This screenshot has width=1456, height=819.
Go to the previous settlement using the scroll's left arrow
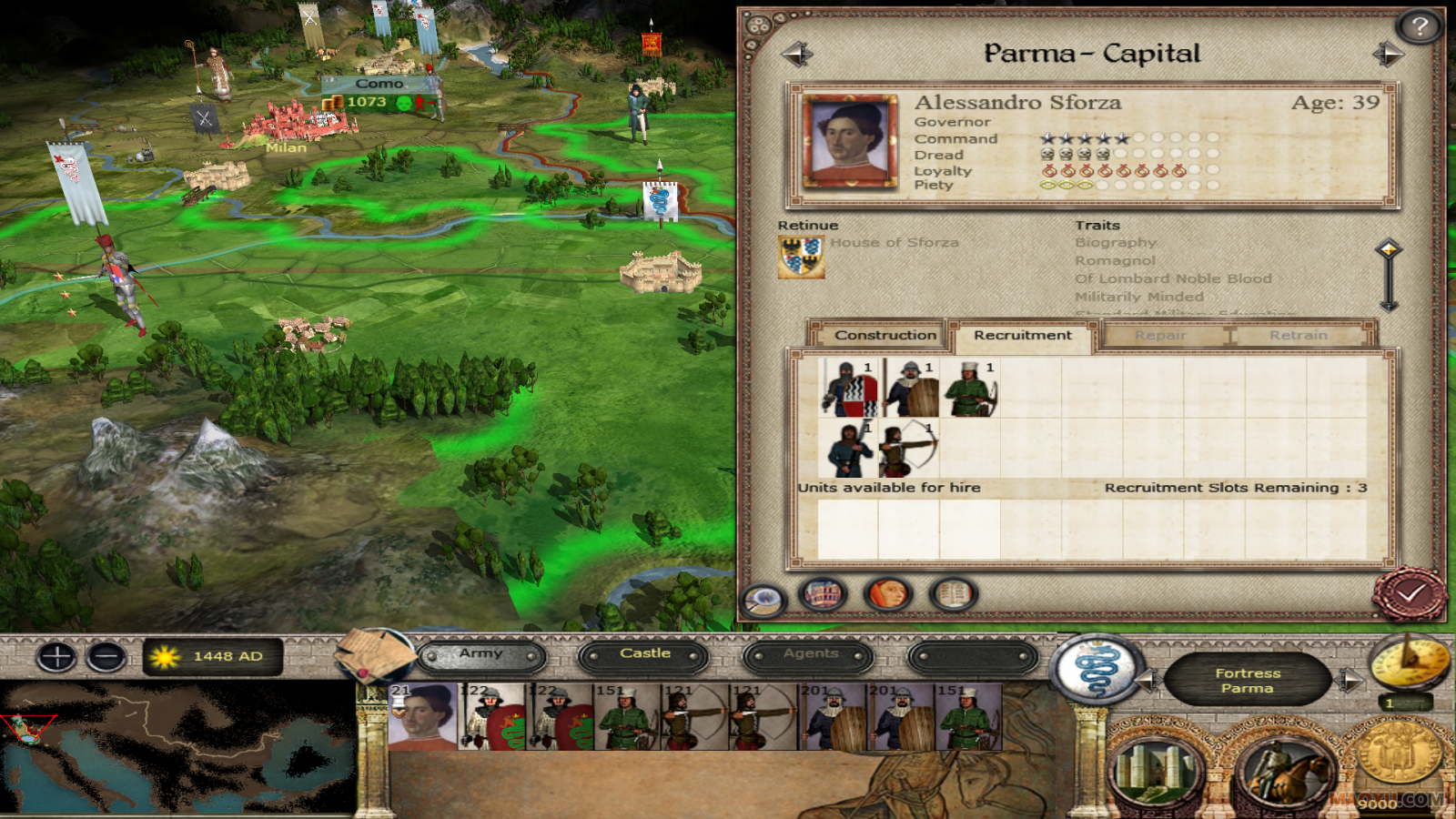click(x=796, y=55)
